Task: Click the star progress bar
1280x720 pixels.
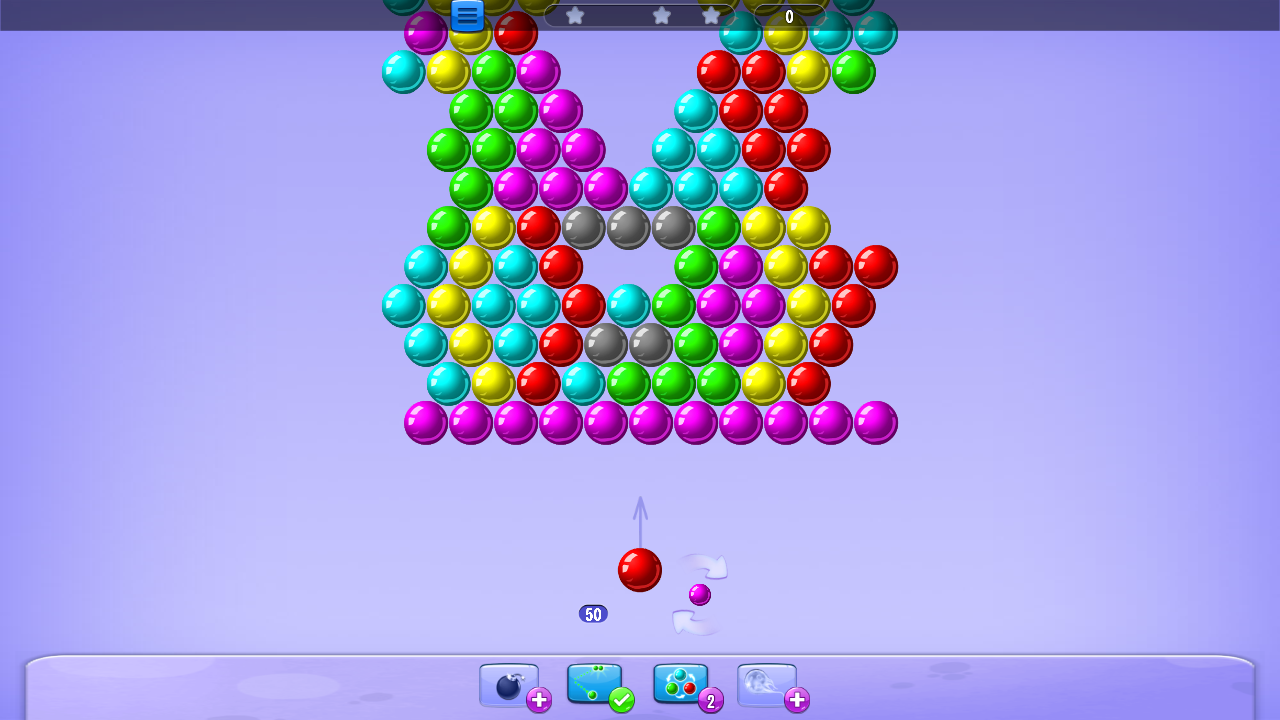Action: pyautogui.click(x=640, y=15)
